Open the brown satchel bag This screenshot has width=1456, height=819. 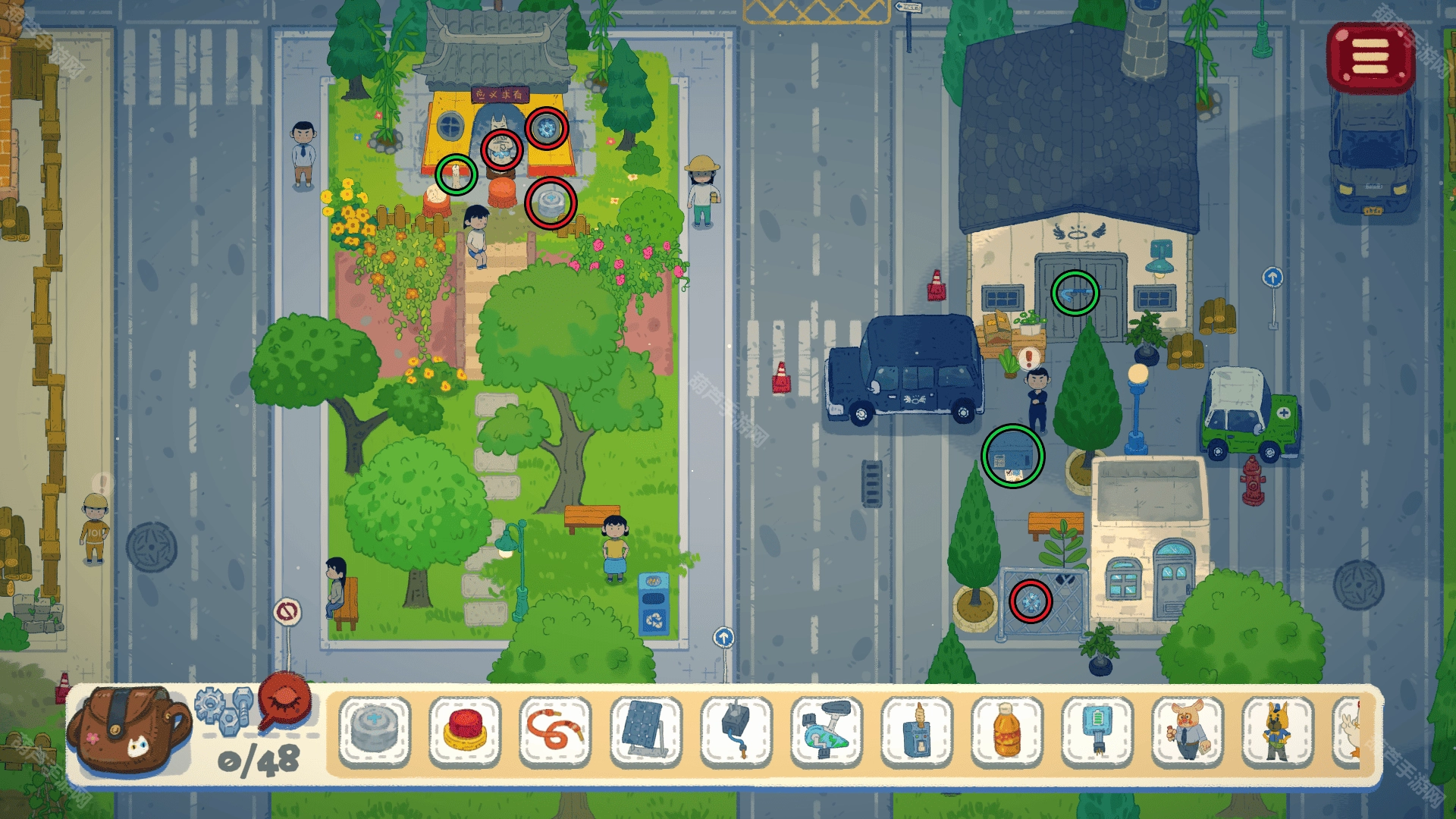click(x=127, y=730)
